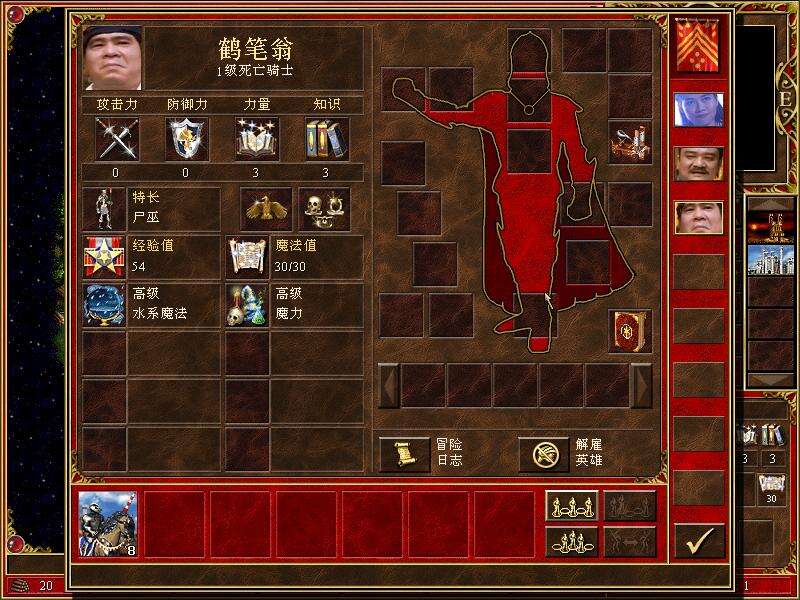
Task: View the Advanced 魔力 secondary skill
Action: 247,305
